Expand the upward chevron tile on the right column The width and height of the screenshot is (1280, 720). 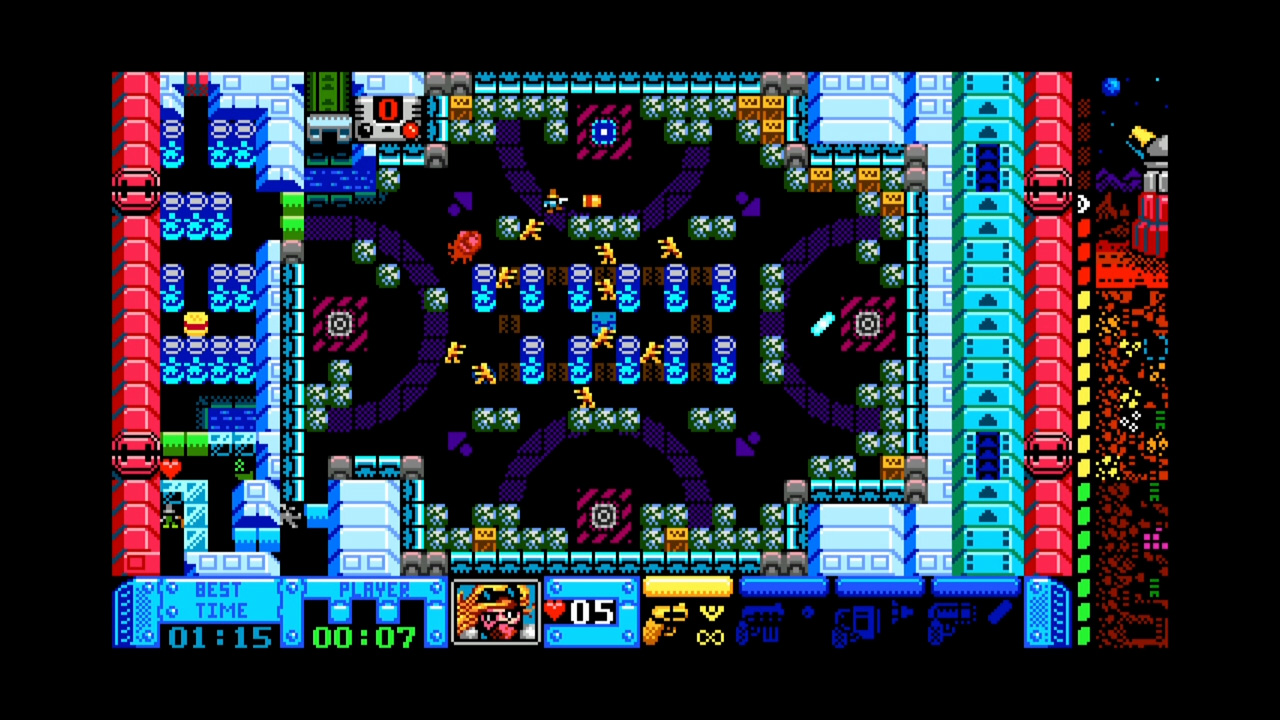(988, 110)
